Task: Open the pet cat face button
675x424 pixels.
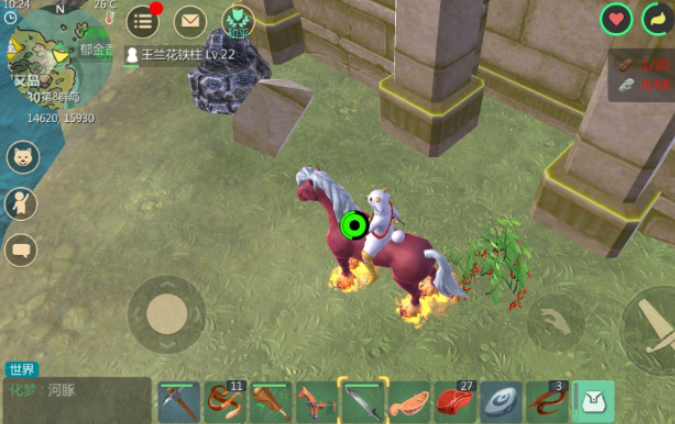Action: [x=22, y=156]
